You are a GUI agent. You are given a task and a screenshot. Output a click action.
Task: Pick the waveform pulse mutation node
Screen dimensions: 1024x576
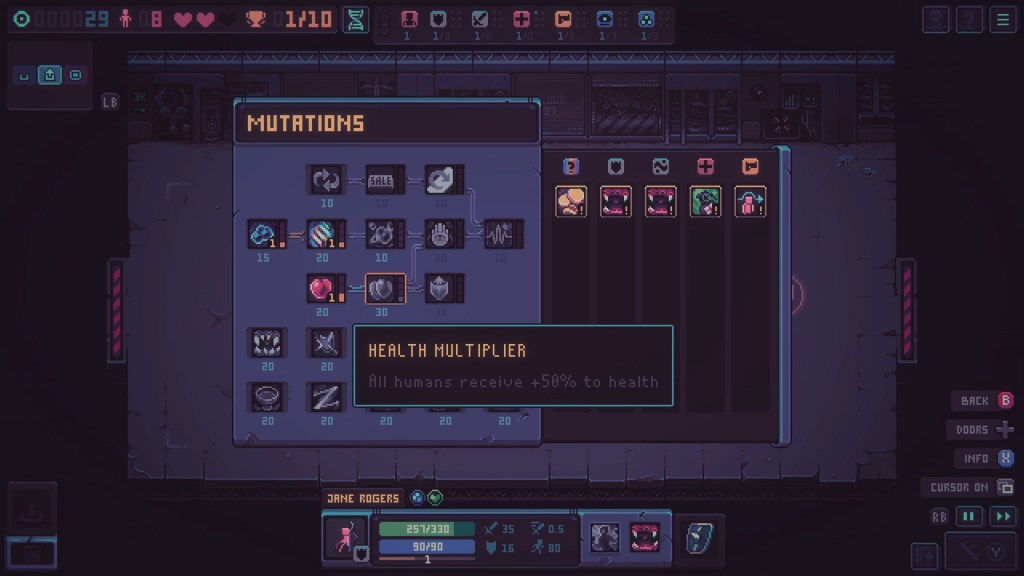[x=503, y=235]
